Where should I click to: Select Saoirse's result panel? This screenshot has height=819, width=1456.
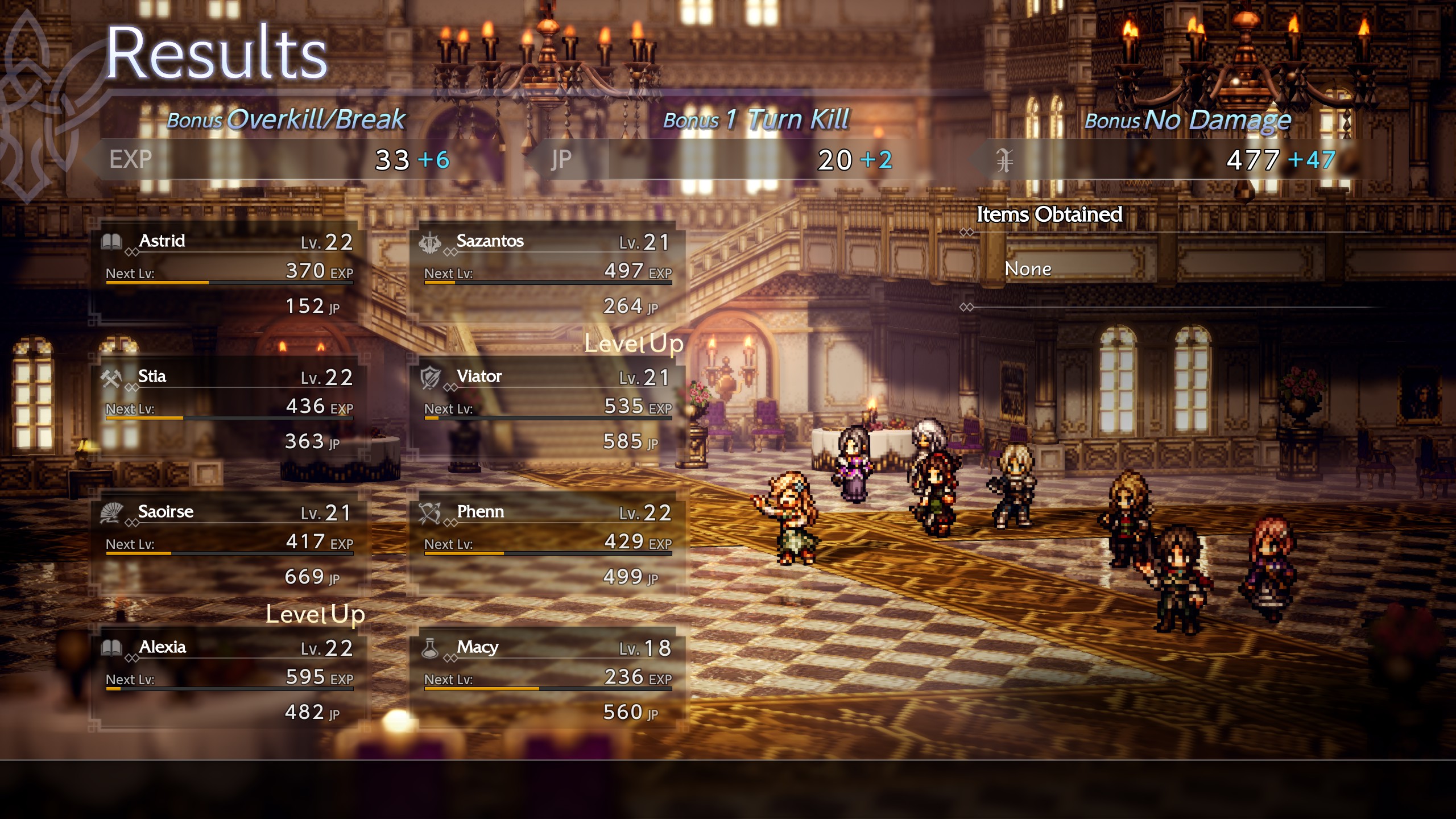(229, 545)
